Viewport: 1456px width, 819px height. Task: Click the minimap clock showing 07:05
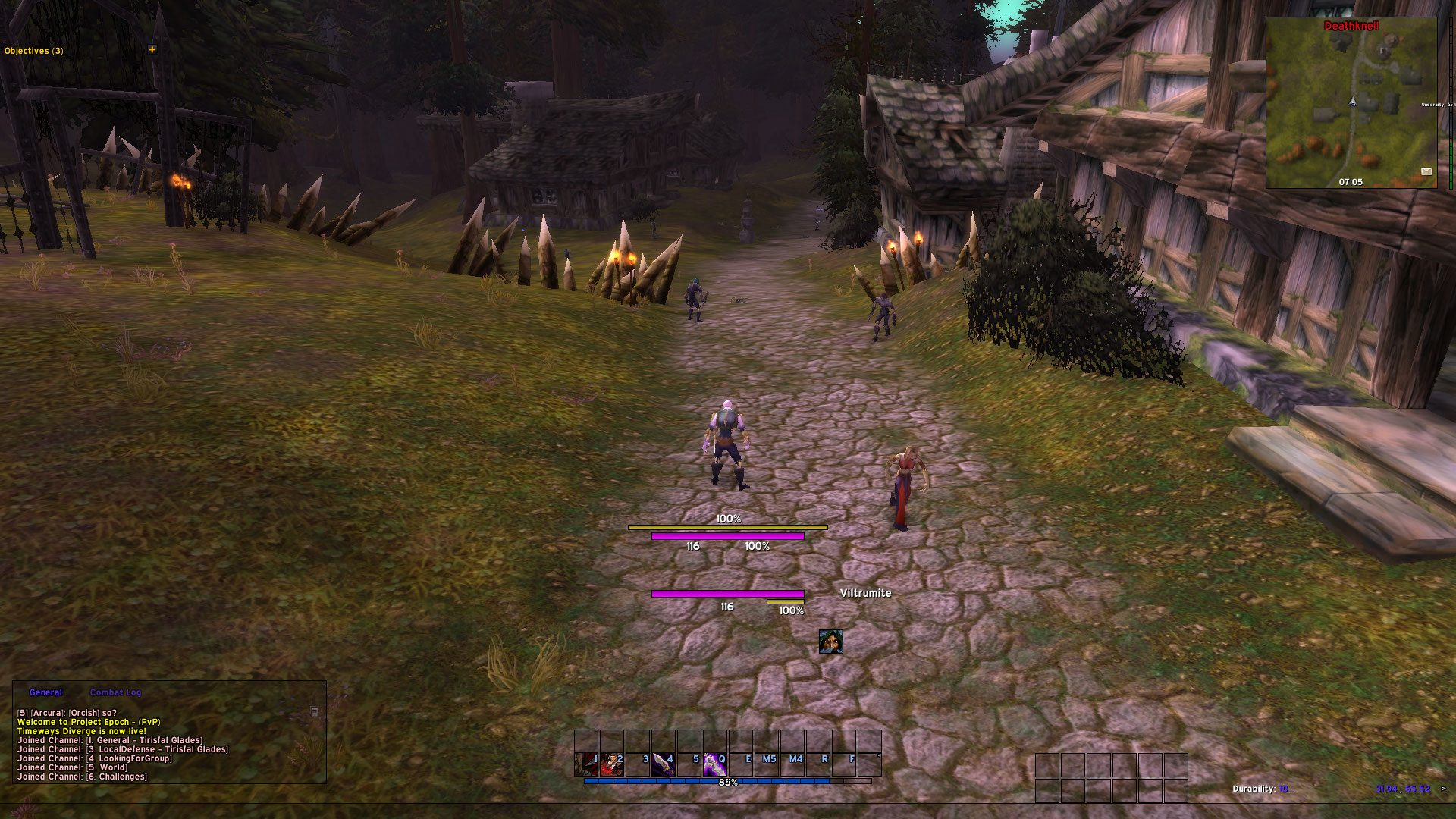[x=1351, y=182]
